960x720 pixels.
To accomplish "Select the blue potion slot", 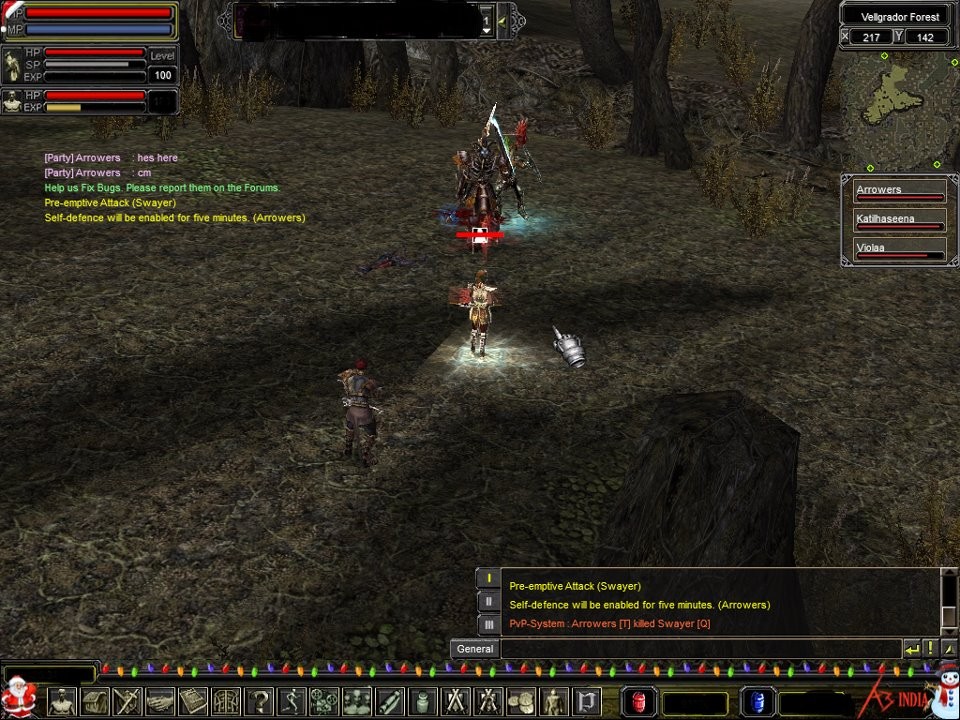I will tap(757, 701).
